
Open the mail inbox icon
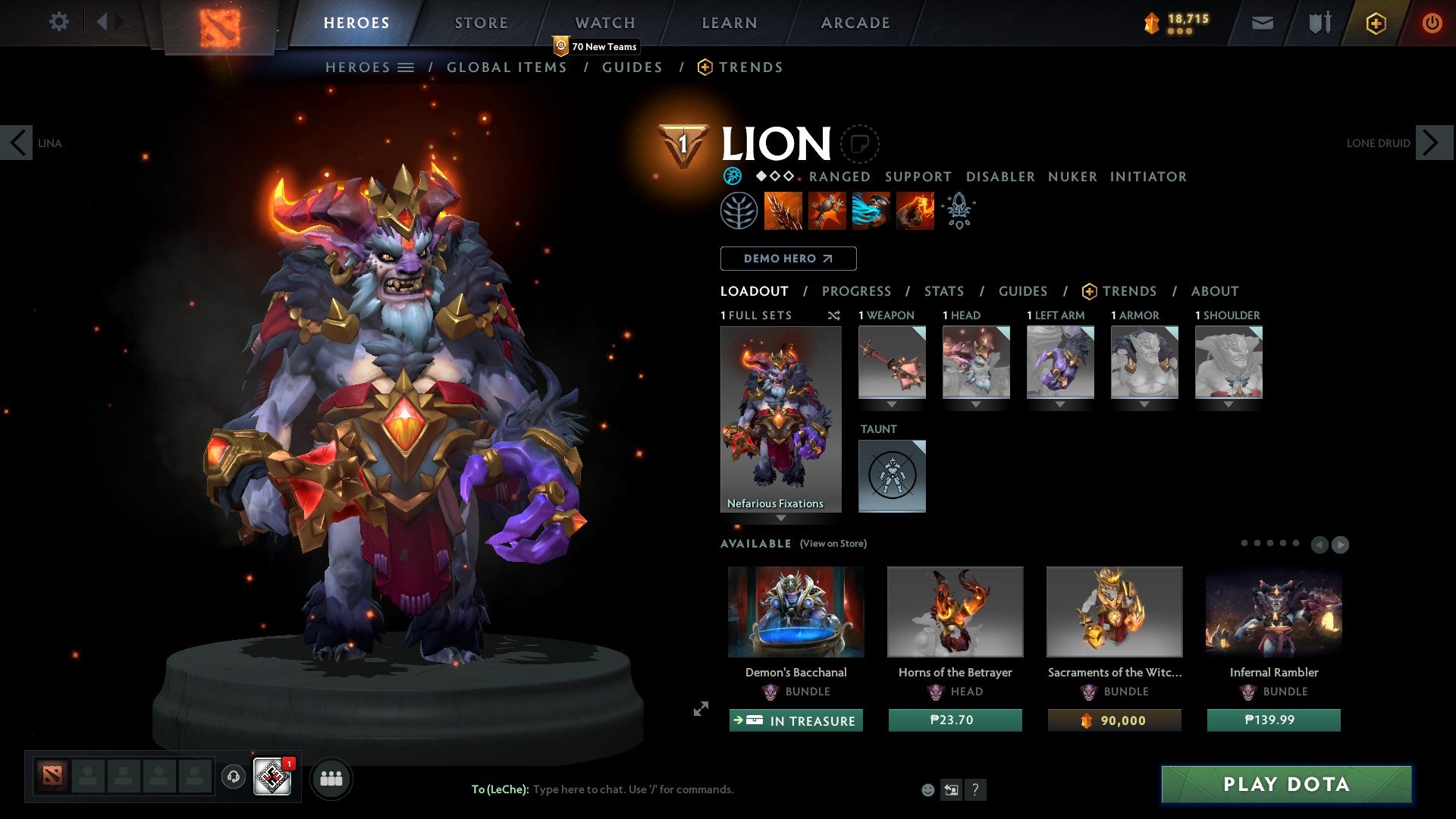pos(1262,22)
